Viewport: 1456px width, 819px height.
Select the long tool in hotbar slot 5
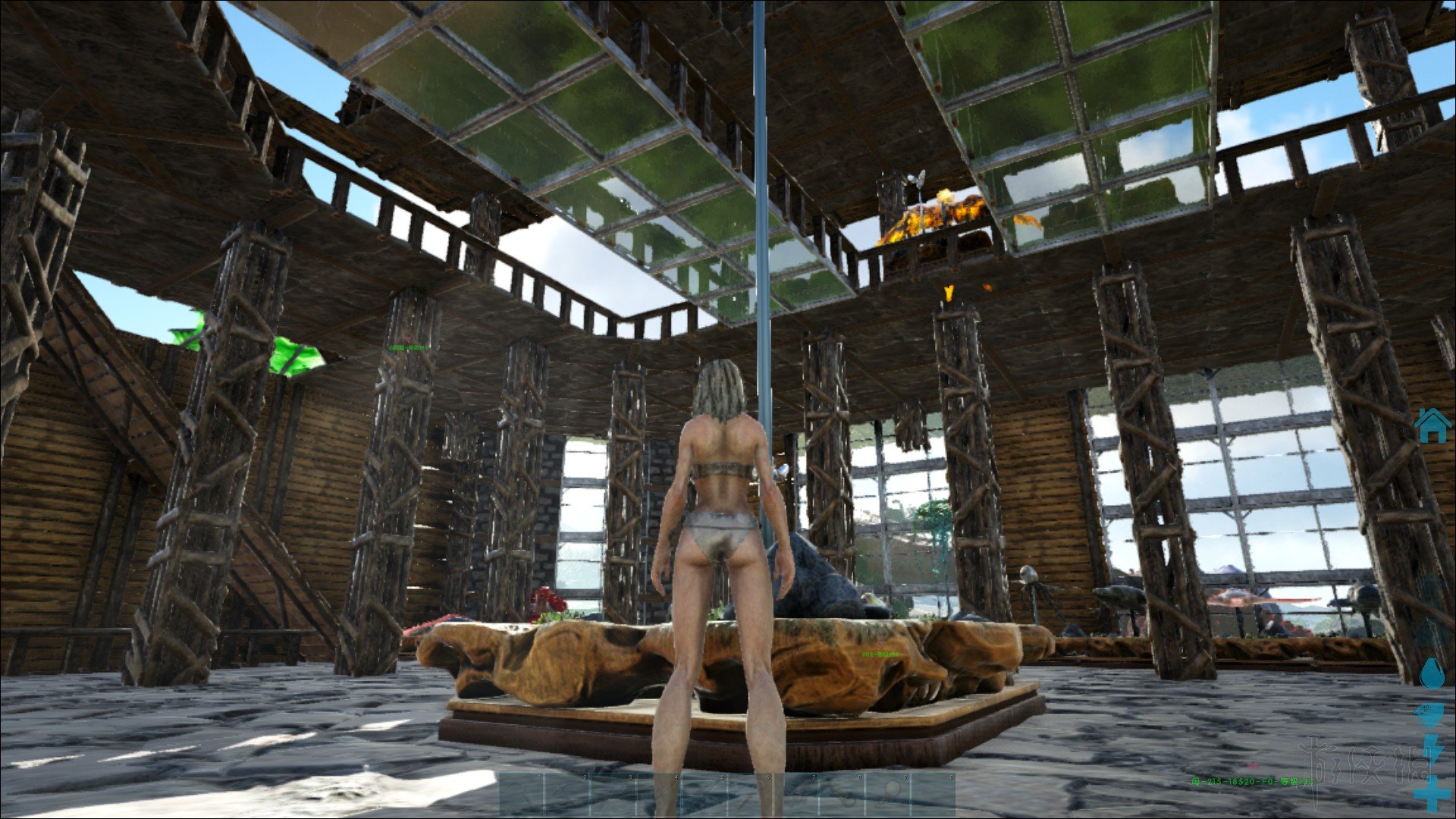(705, 795)
